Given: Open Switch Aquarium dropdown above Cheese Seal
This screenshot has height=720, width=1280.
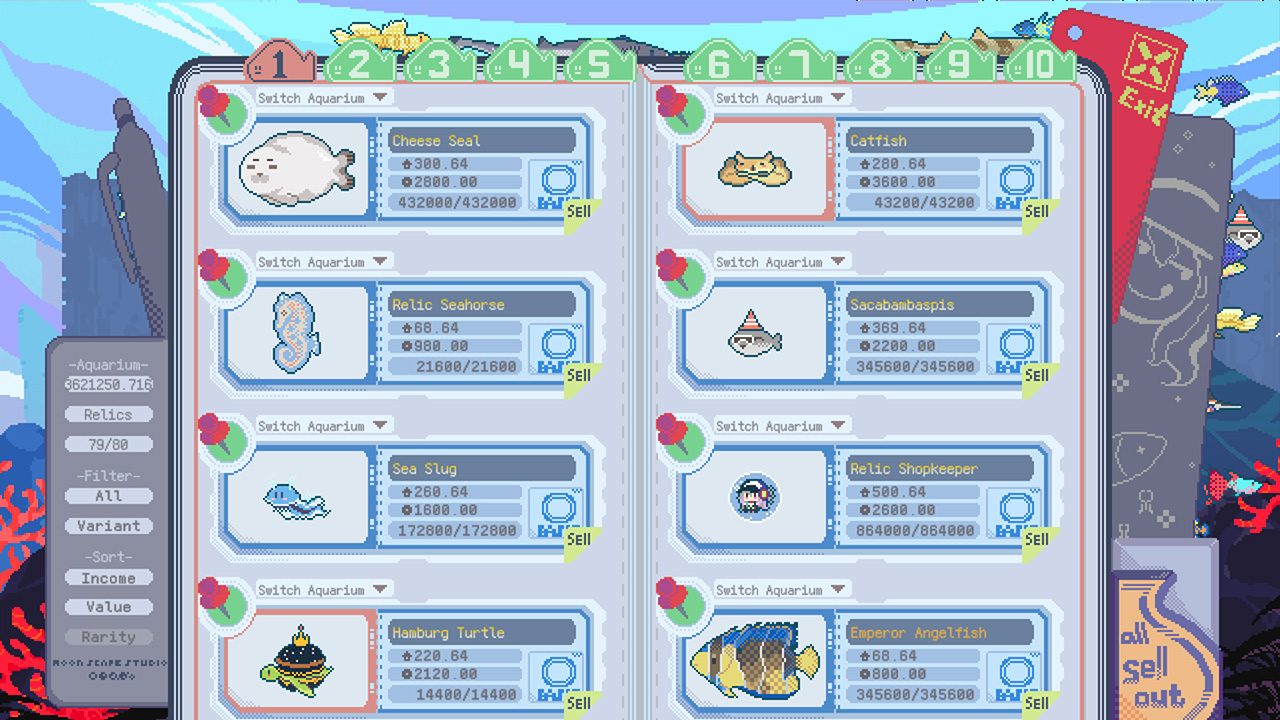Looking at the screenshot, I should pyautogui.click(x=323, y=97).
